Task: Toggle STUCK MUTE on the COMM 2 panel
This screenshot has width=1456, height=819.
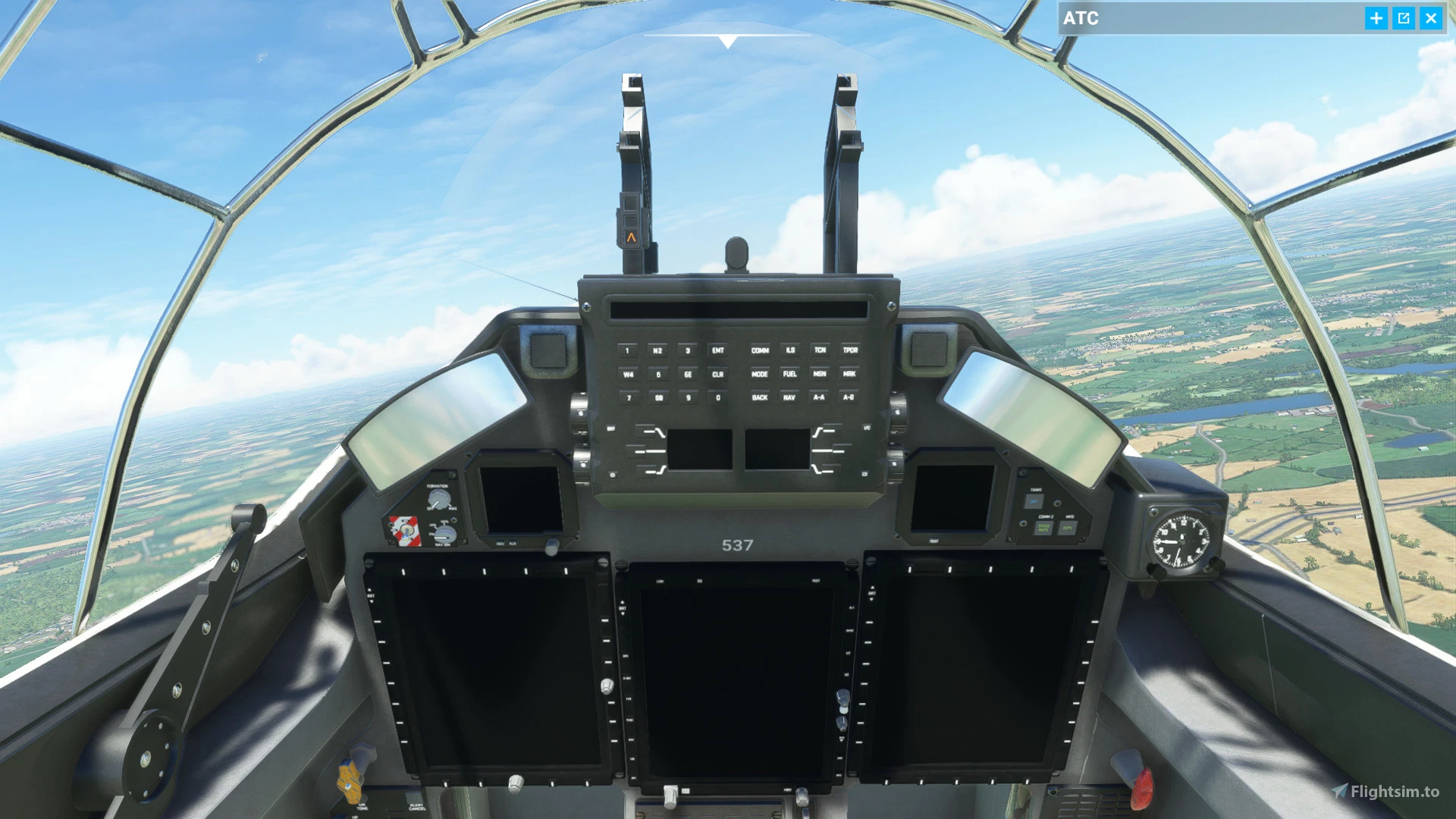Action: pyautogui.click(x=1043, y=527)
